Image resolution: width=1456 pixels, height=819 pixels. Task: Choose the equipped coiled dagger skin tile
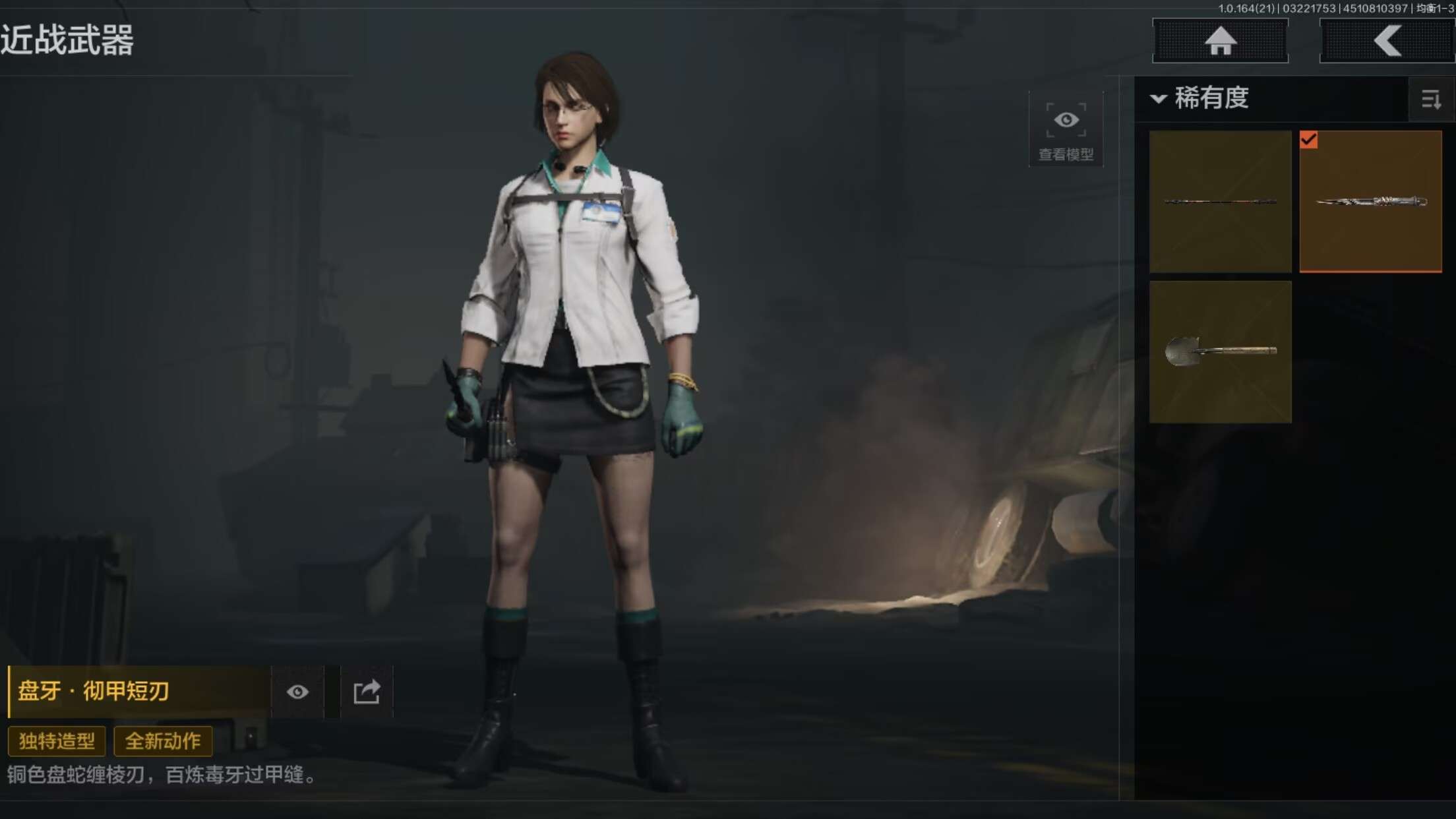pyautogui.click(x=1370, y=201)
